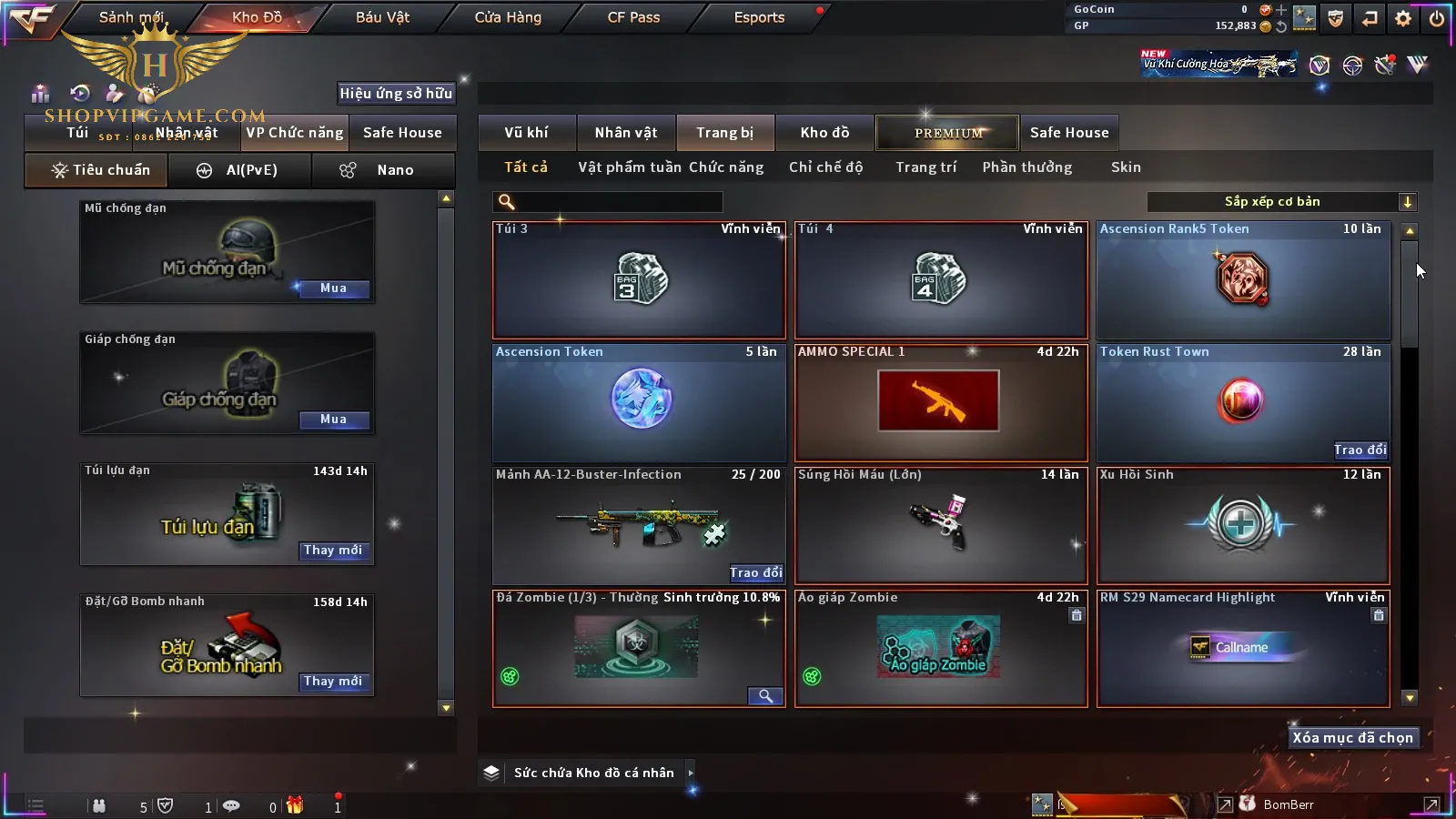The image size is (1456, 819).
Task: Select the Xu Hồi Sinh item
Action: [1243, 525]
